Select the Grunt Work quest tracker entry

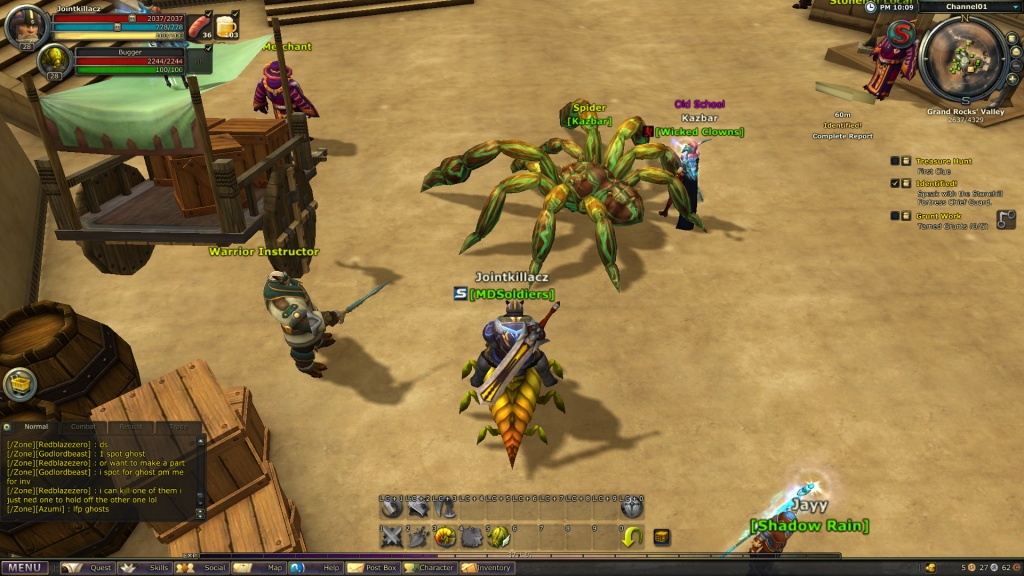[938, 215]
